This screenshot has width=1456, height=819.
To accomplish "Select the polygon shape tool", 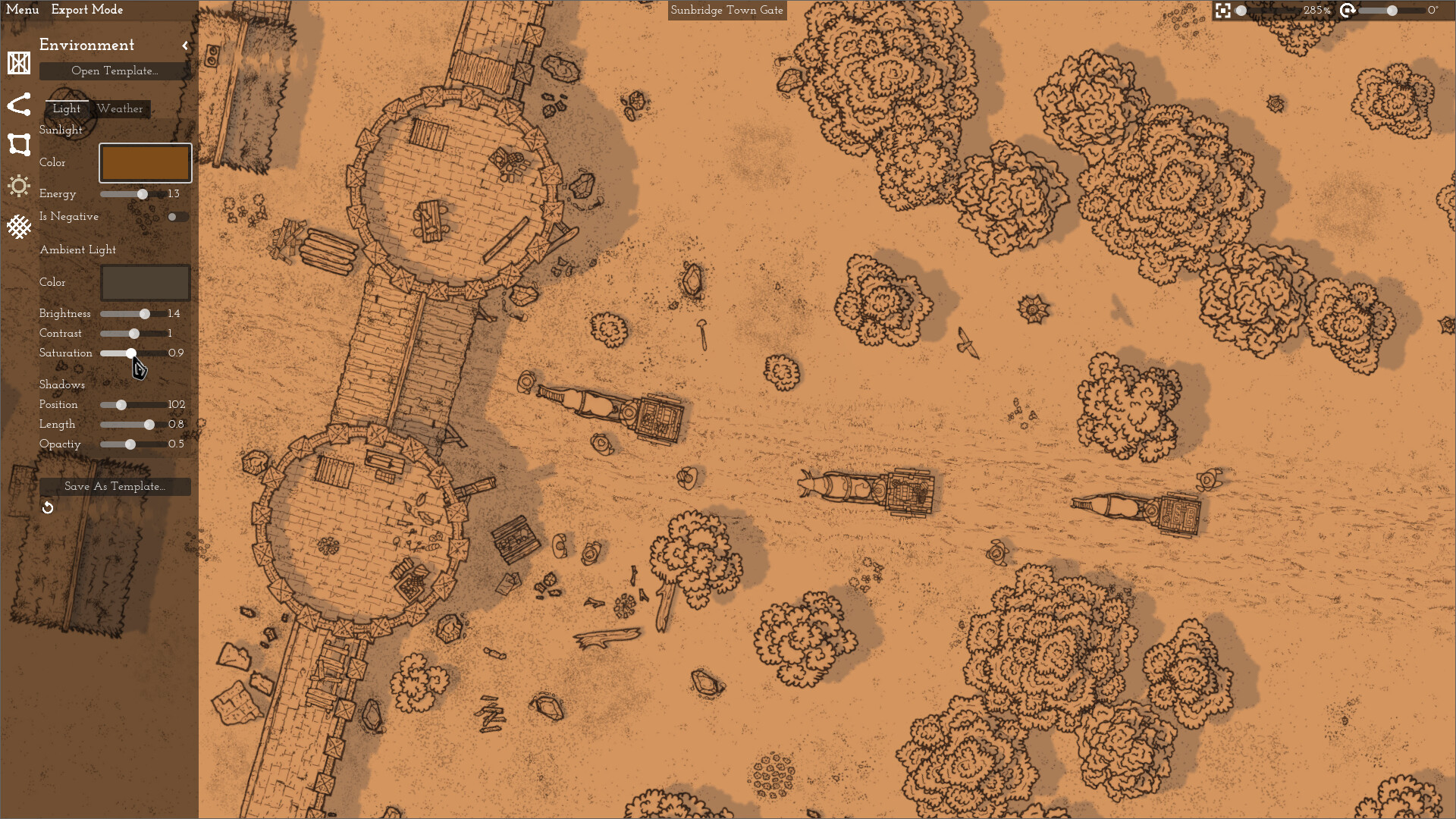I will [18, 146].
